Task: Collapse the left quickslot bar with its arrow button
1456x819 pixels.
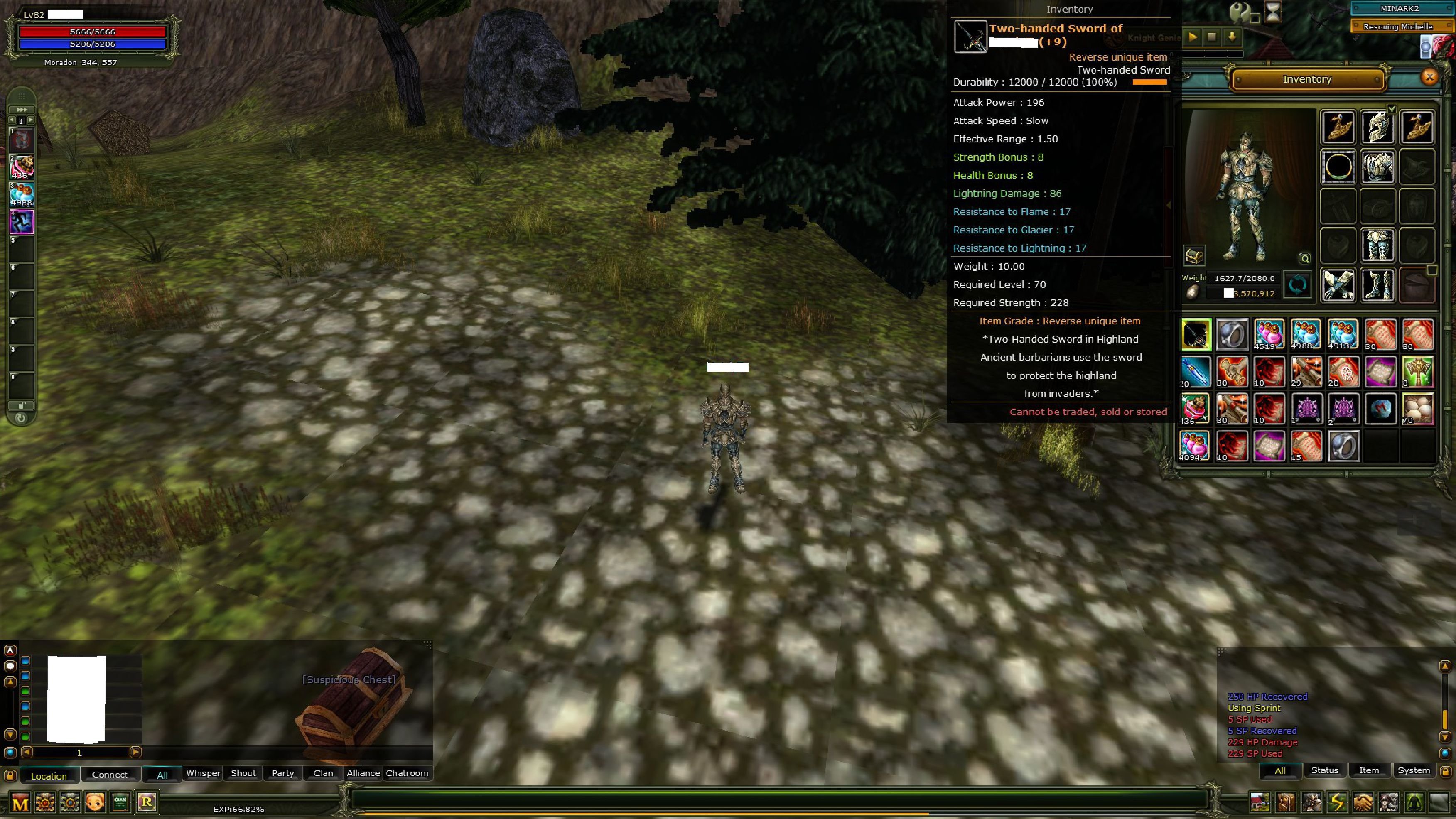Action: (x=22, y=110)
